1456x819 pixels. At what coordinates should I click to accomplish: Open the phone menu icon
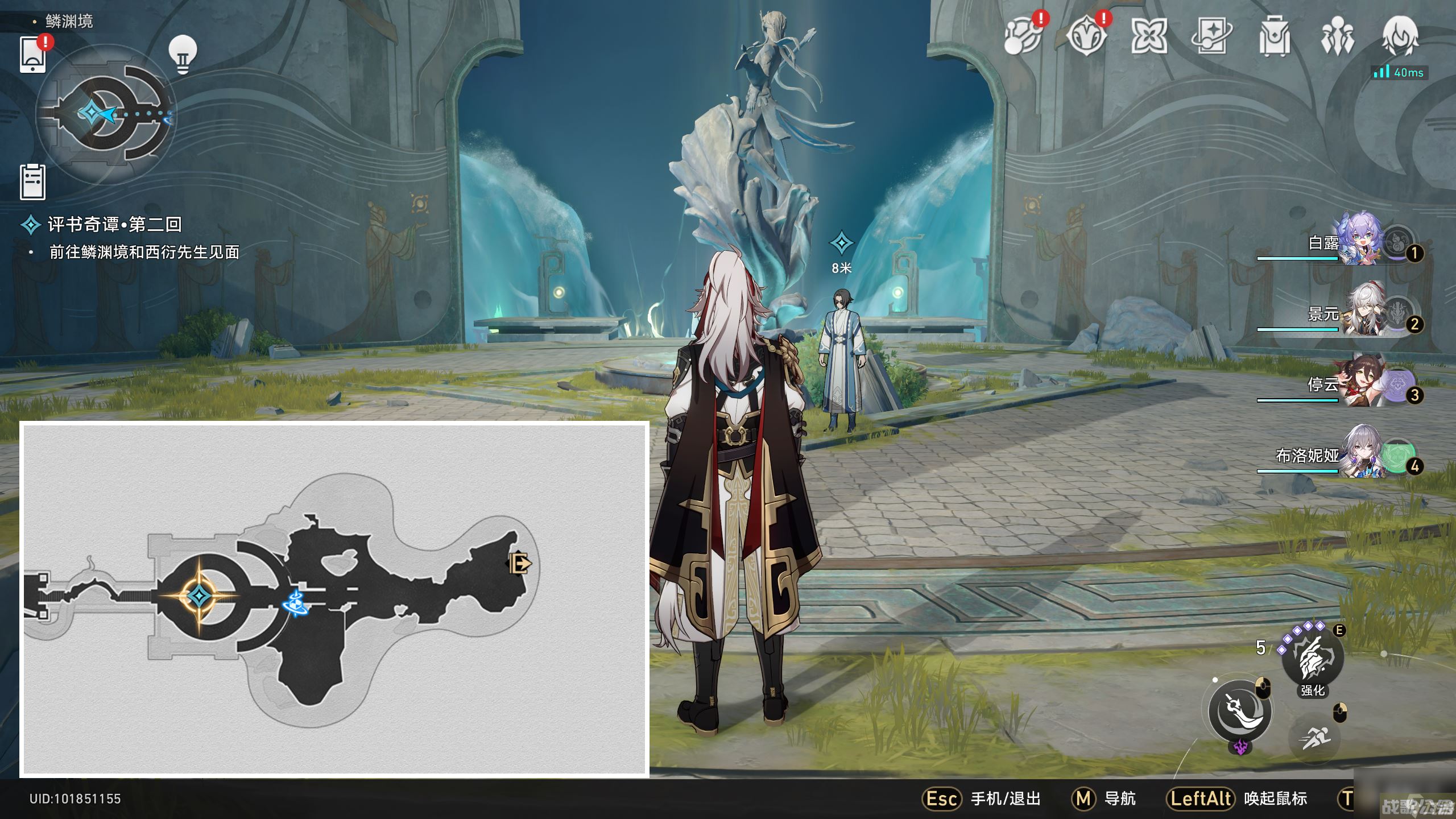pyautogui.click(x=33, y=55)
